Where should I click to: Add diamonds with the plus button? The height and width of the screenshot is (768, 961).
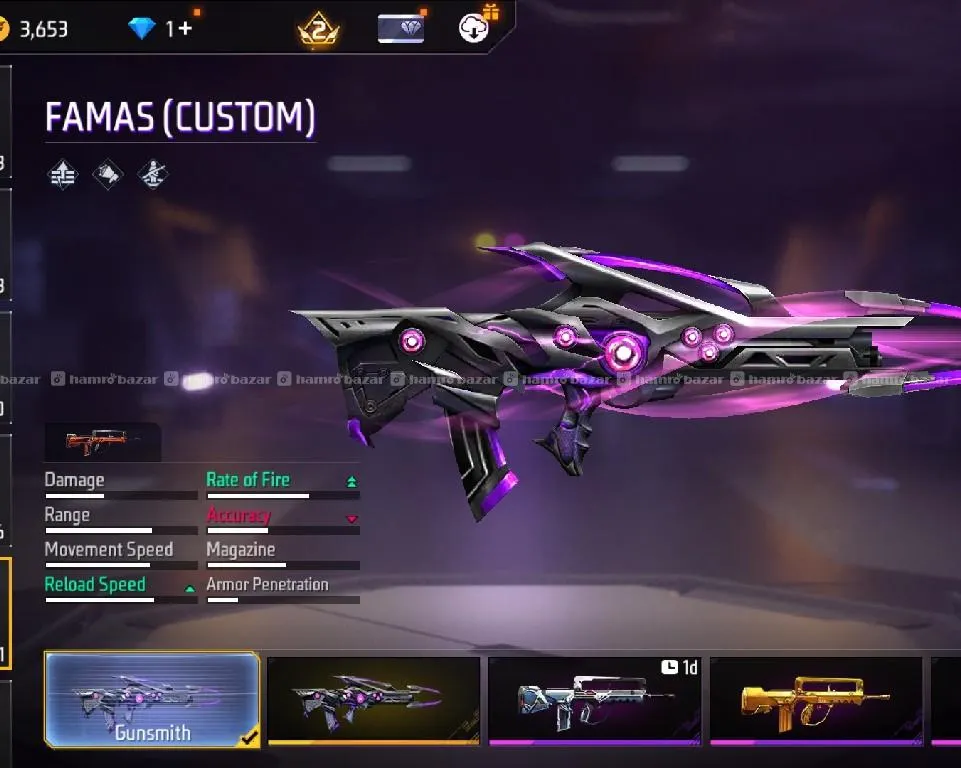185,28
